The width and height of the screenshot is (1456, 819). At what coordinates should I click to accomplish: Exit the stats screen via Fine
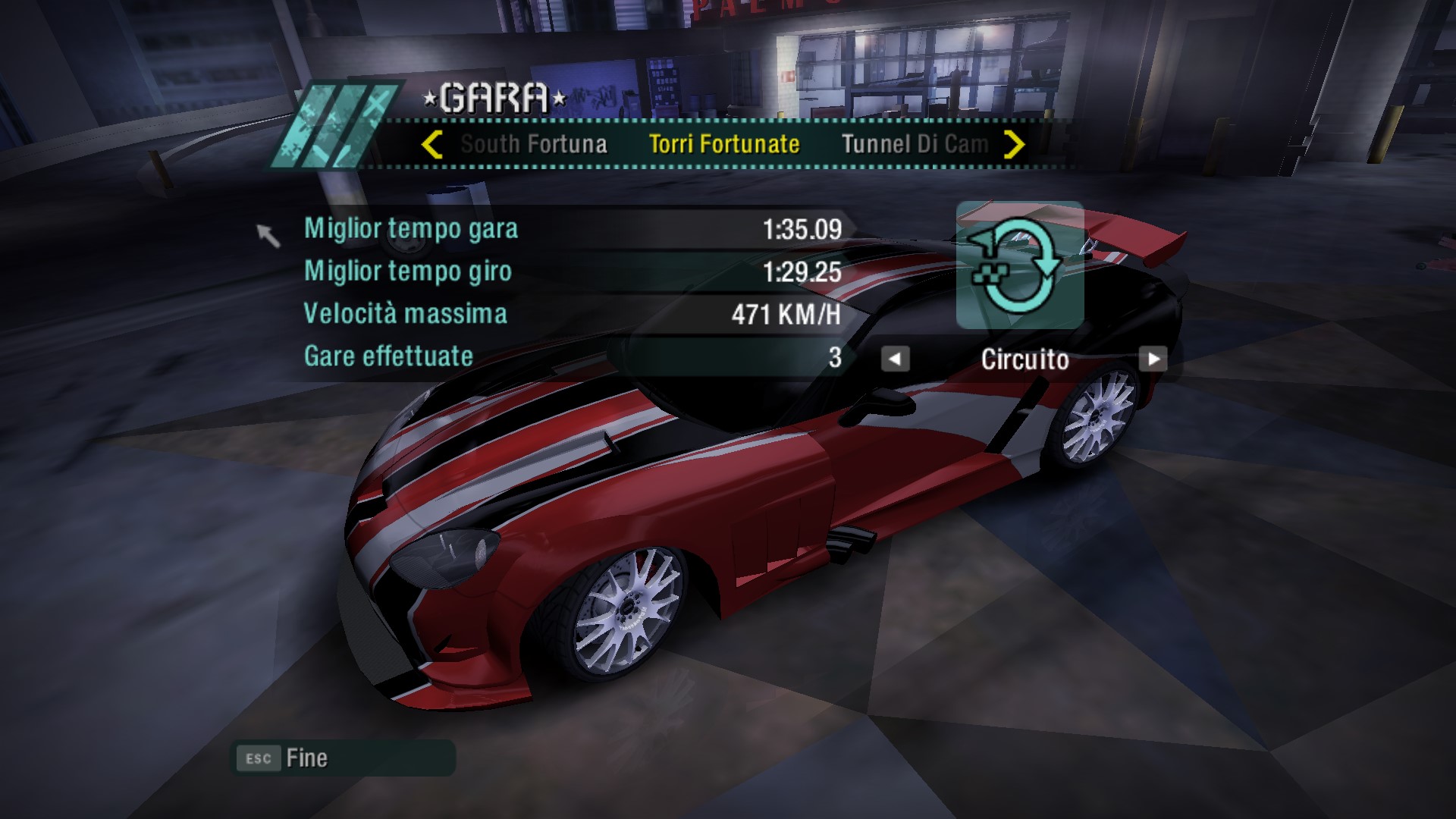(x=306, y=758)
